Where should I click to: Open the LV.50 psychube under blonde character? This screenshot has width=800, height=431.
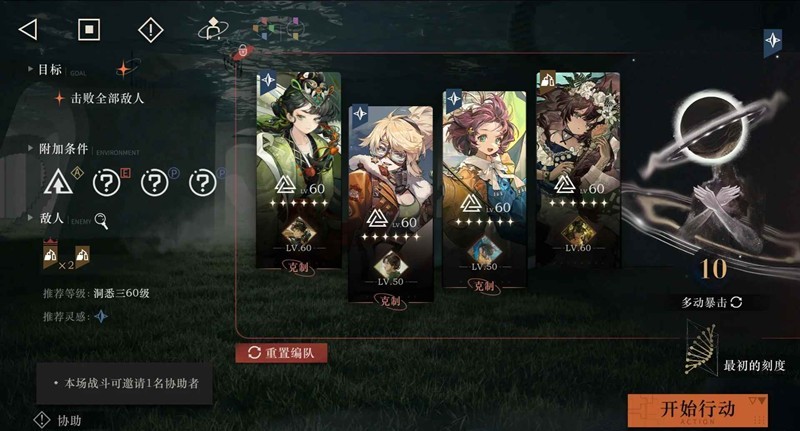[391, 268]
